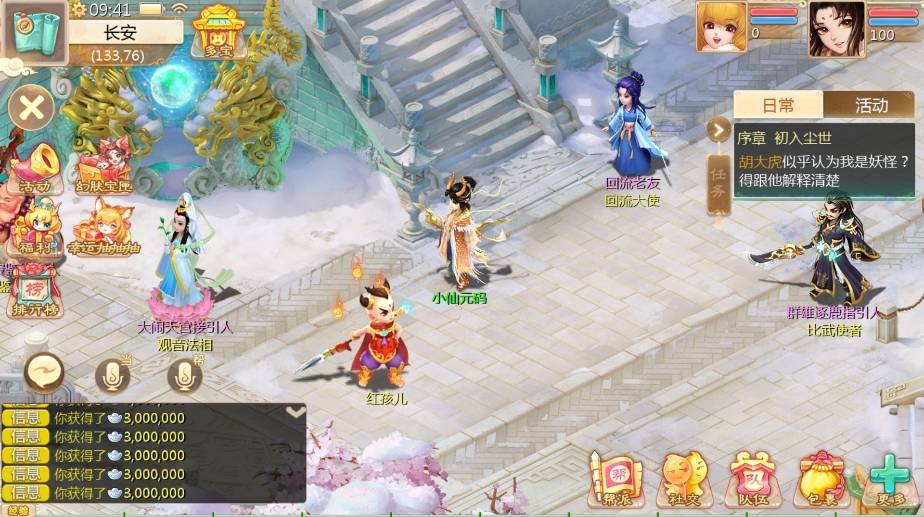Activate the 当 (local) voice microphone

tap(113, 375)
